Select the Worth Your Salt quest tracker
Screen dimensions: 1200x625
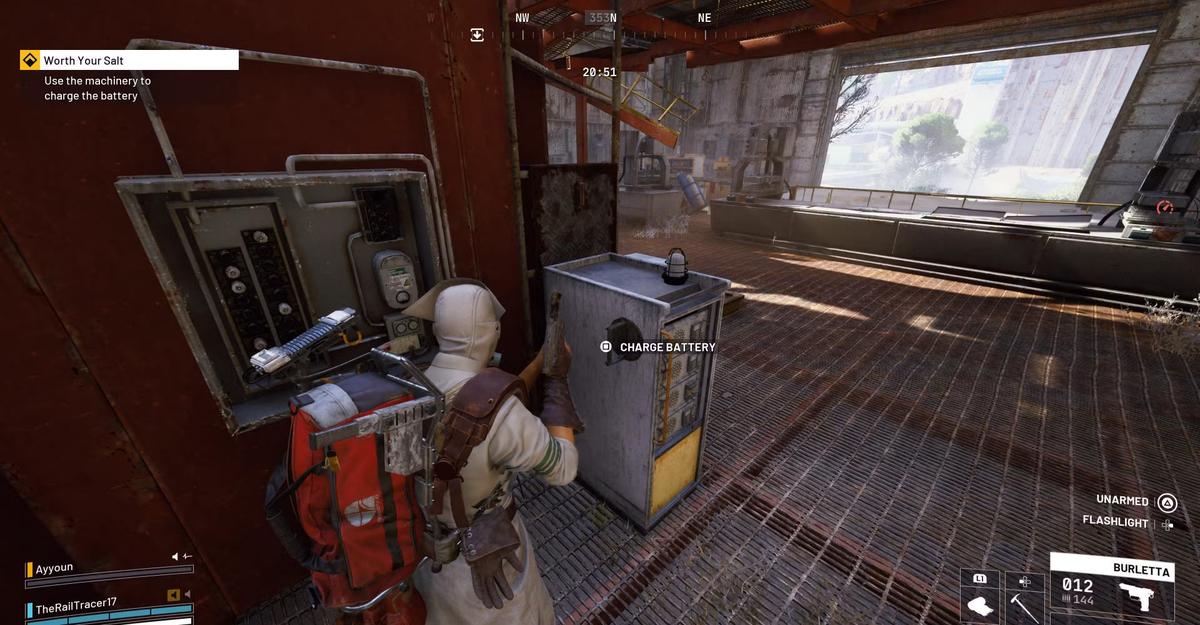click(129, 60)
